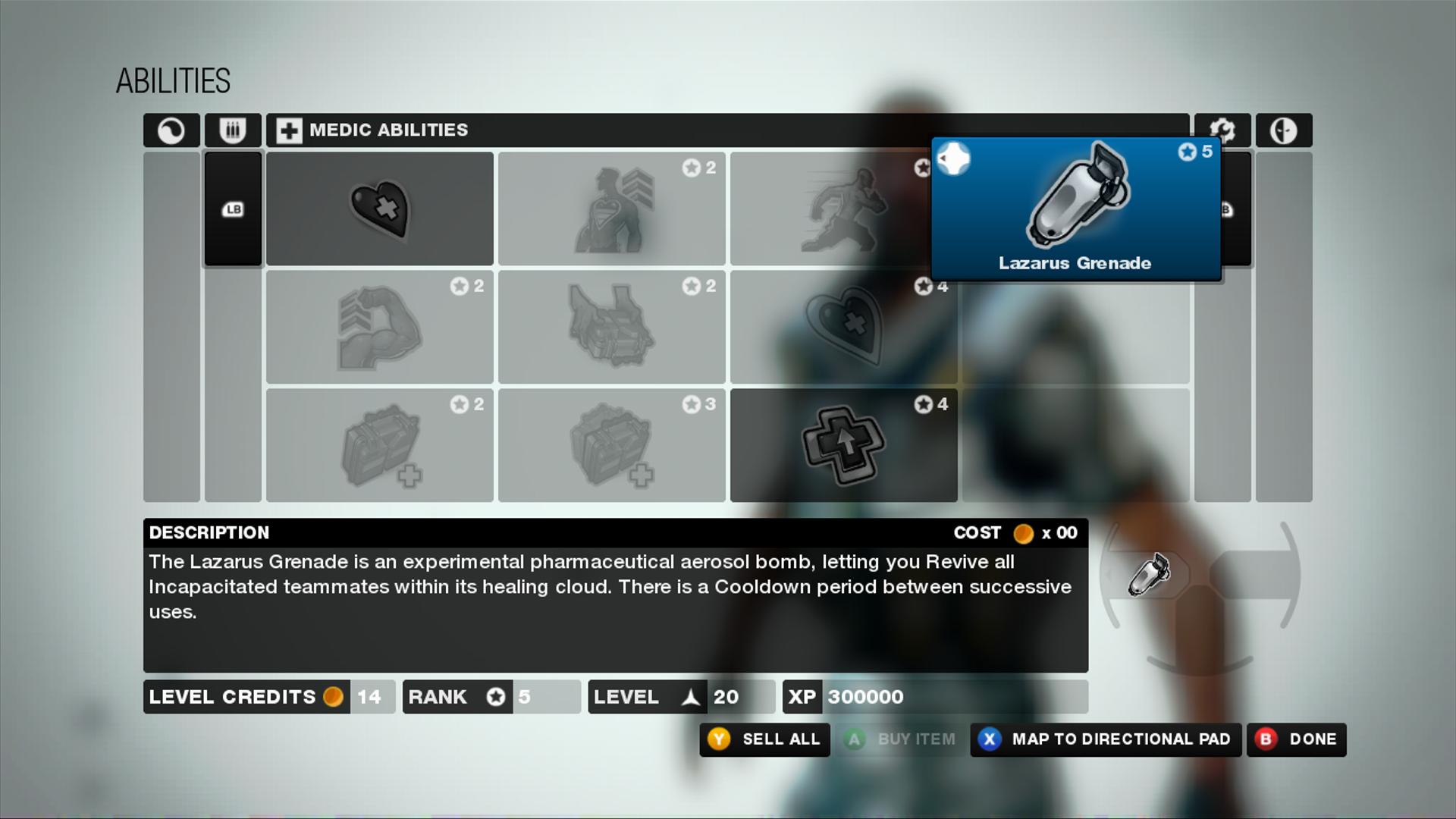This screenshot has width=1456, height=819.
Task: Pick the rank 2 medkit ability
Action: 379,445
